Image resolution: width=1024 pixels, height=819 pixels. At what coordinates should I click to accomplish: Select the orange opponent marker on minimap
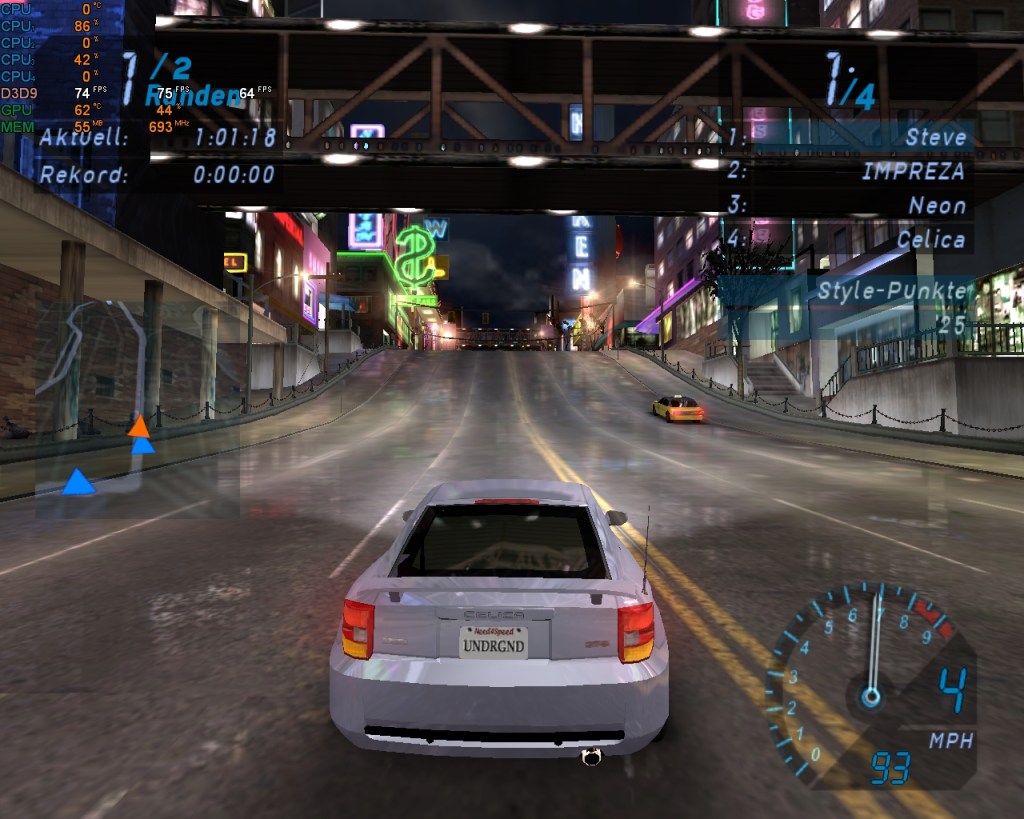click(139, 427)
